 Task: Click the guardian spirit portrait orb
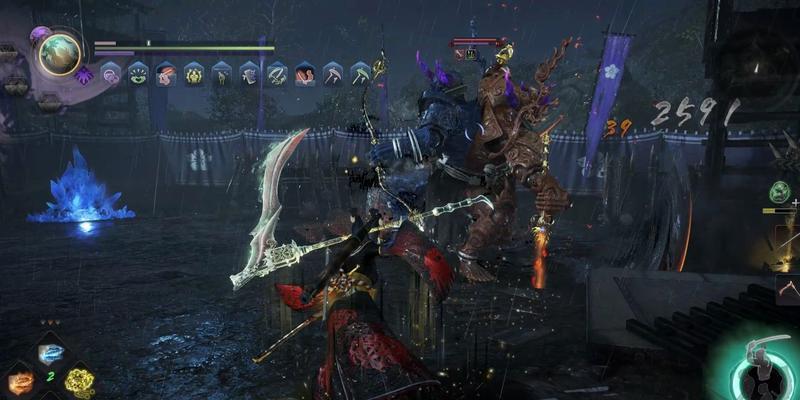pyautogui.click(x=60, y=54)
